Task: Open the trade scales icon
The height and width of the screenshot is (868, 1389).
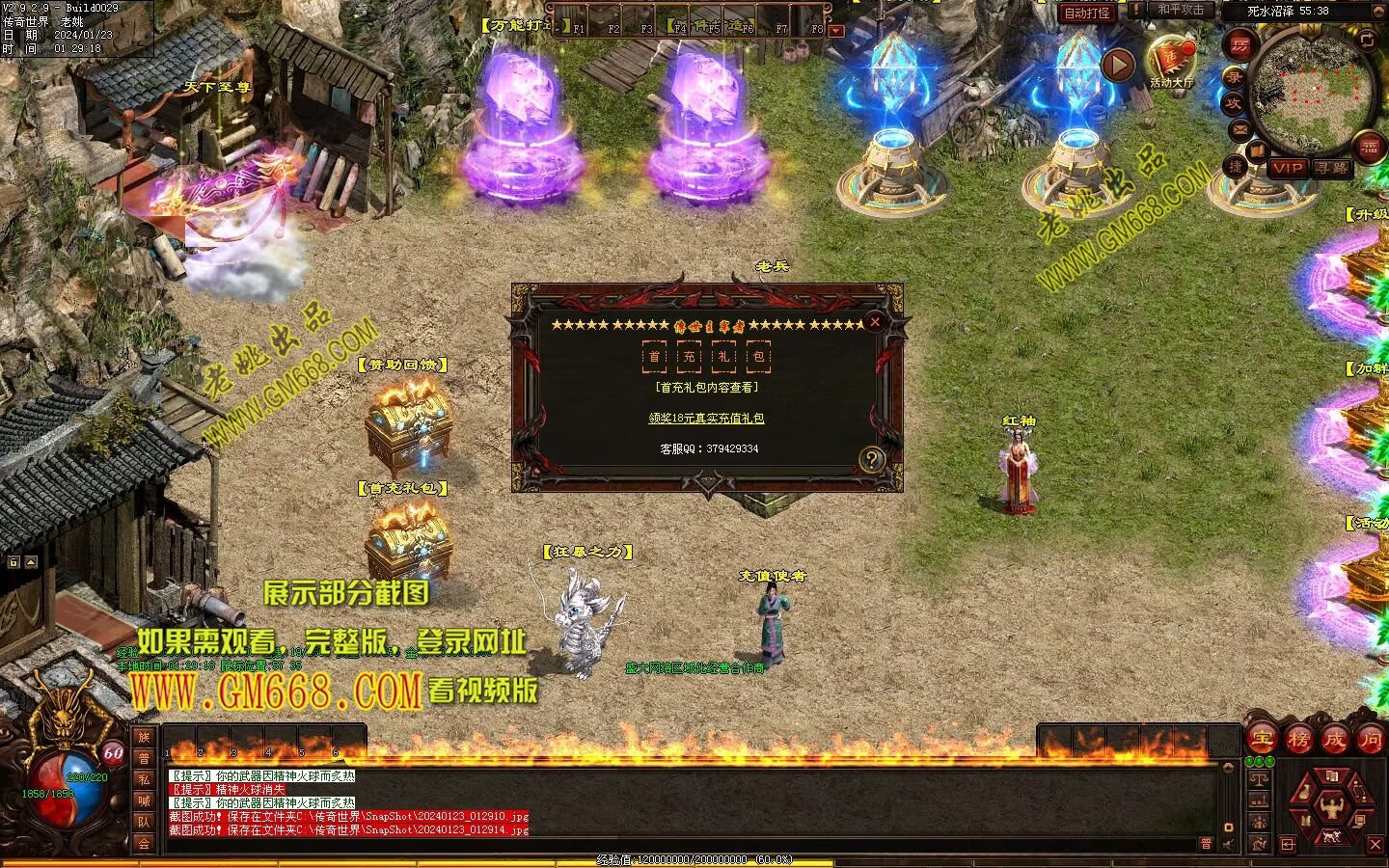Action: pyautogui.click(x=1258, y=776)
